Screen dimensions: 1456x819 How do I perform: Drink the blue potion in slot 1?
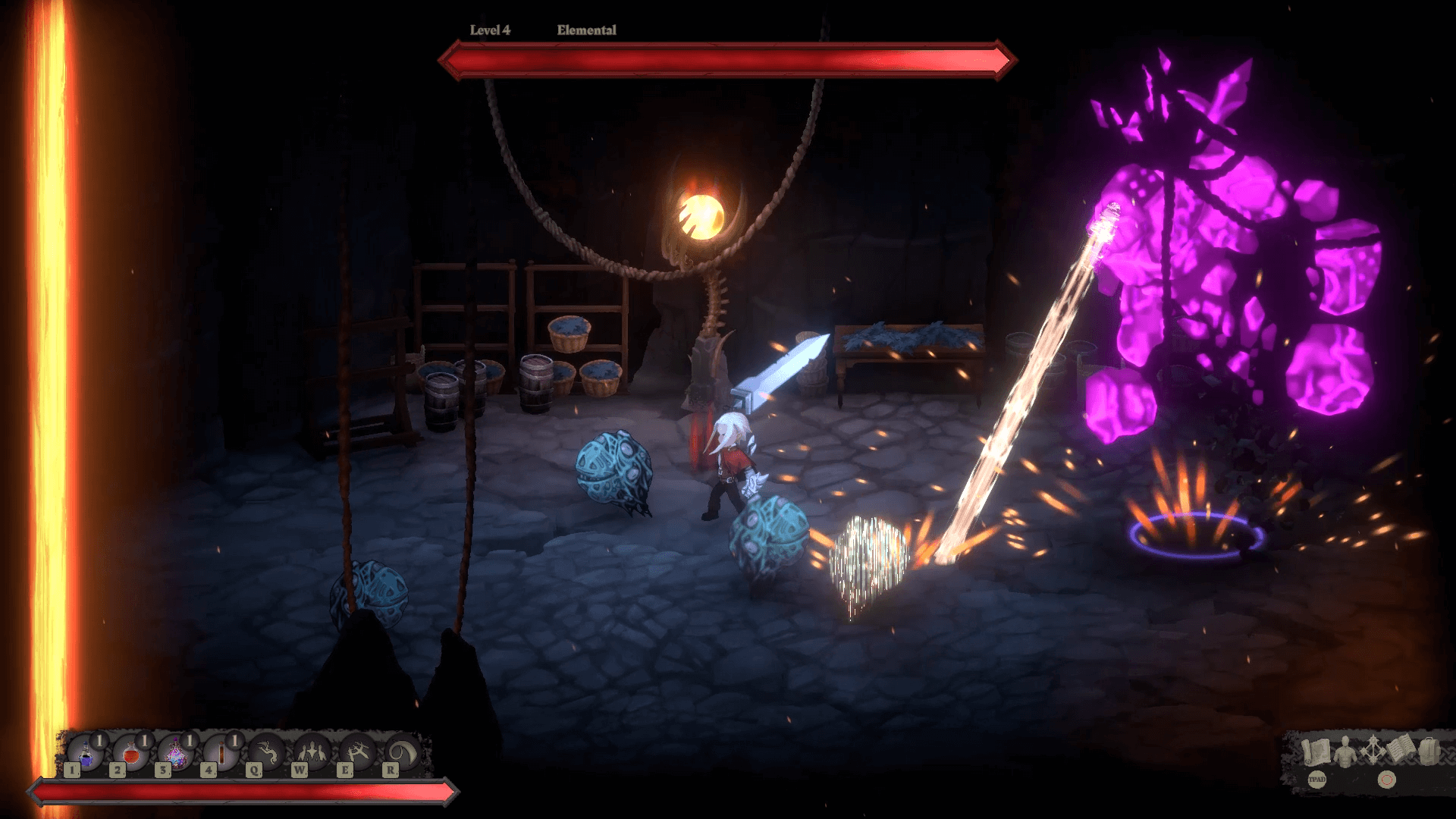(86, 755)
